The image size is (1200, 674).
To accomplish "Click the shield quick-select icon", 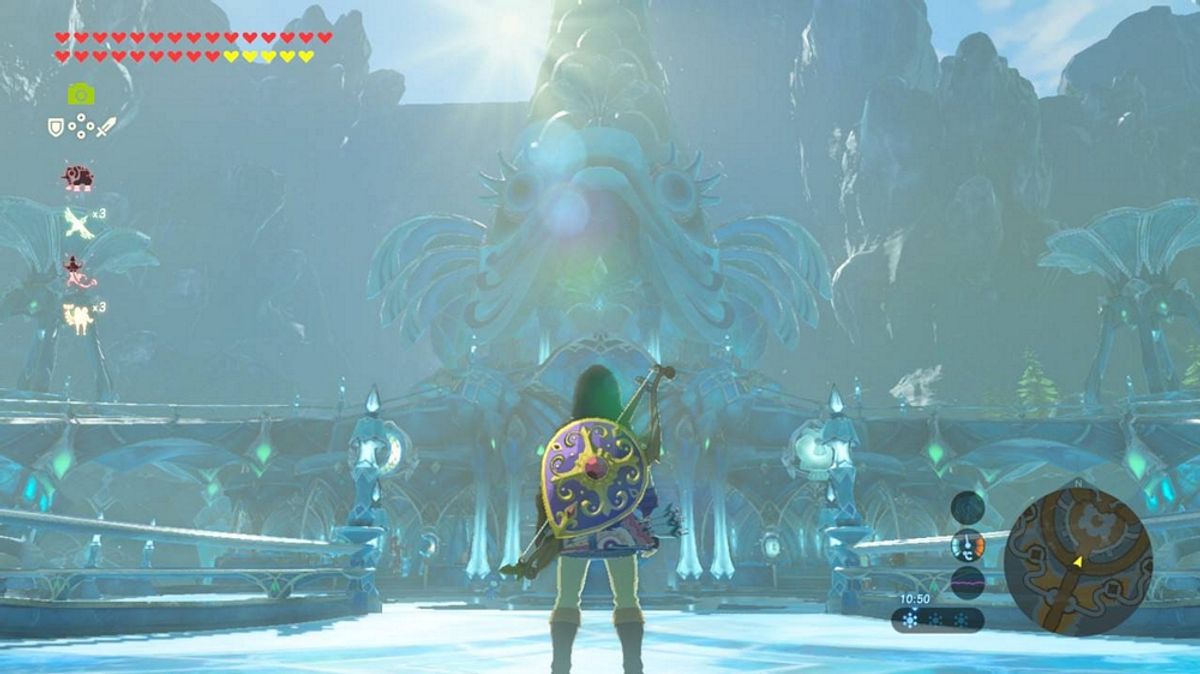I will (56, 127).
